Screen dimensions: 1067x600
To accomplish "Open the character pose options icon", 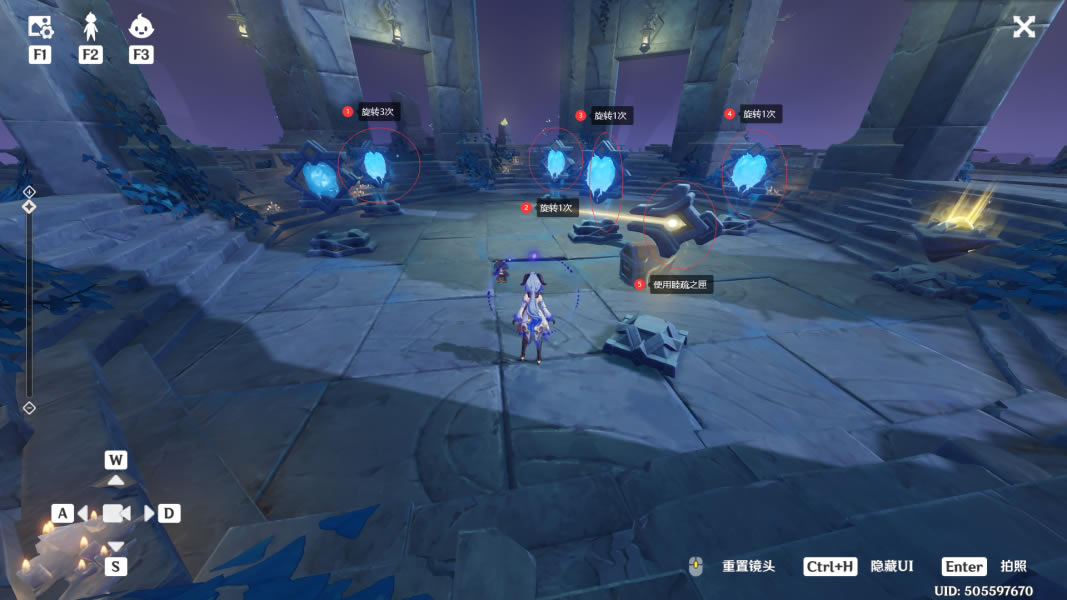I will pos(91,27).
